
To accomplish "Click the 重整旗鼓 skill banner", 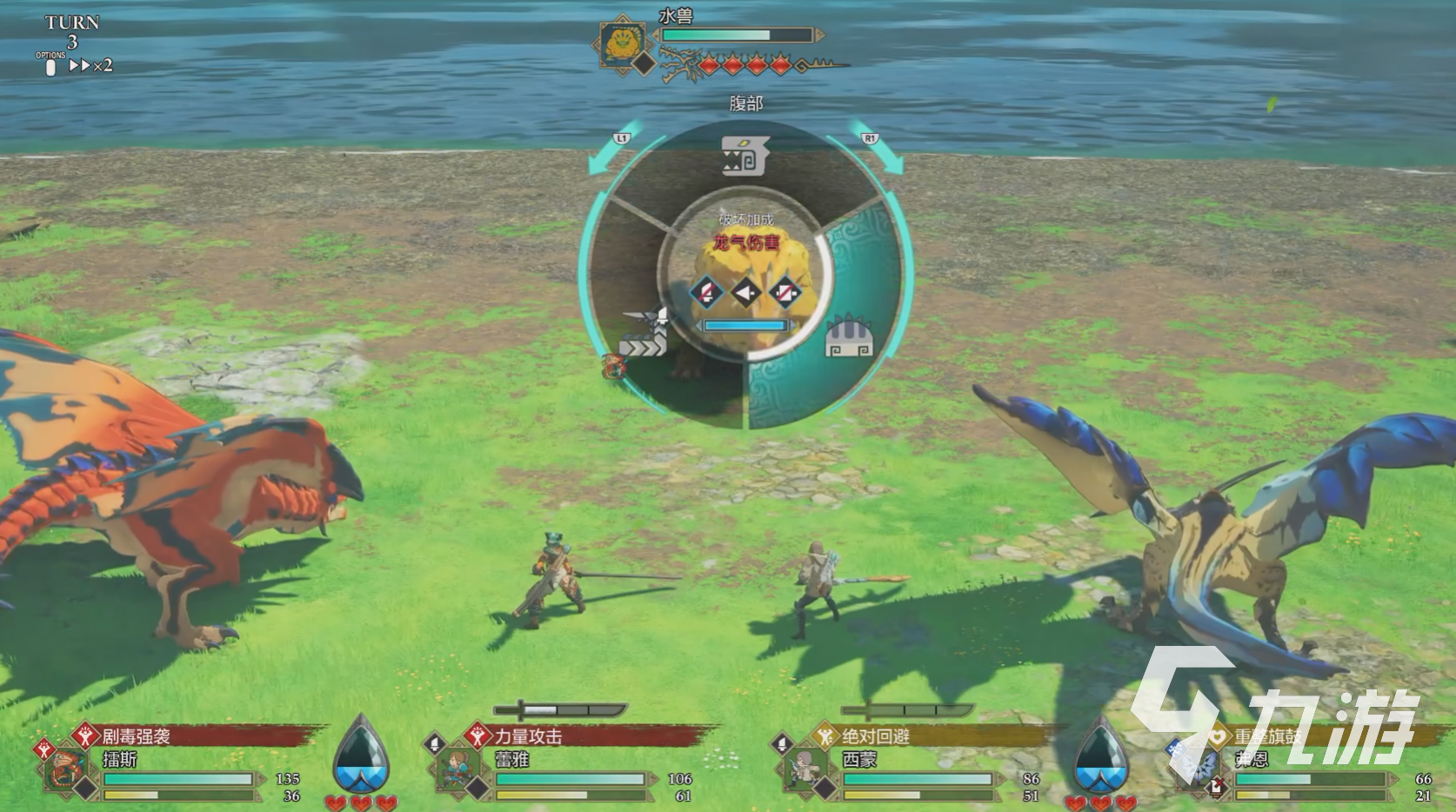I will pos(1305,736).
